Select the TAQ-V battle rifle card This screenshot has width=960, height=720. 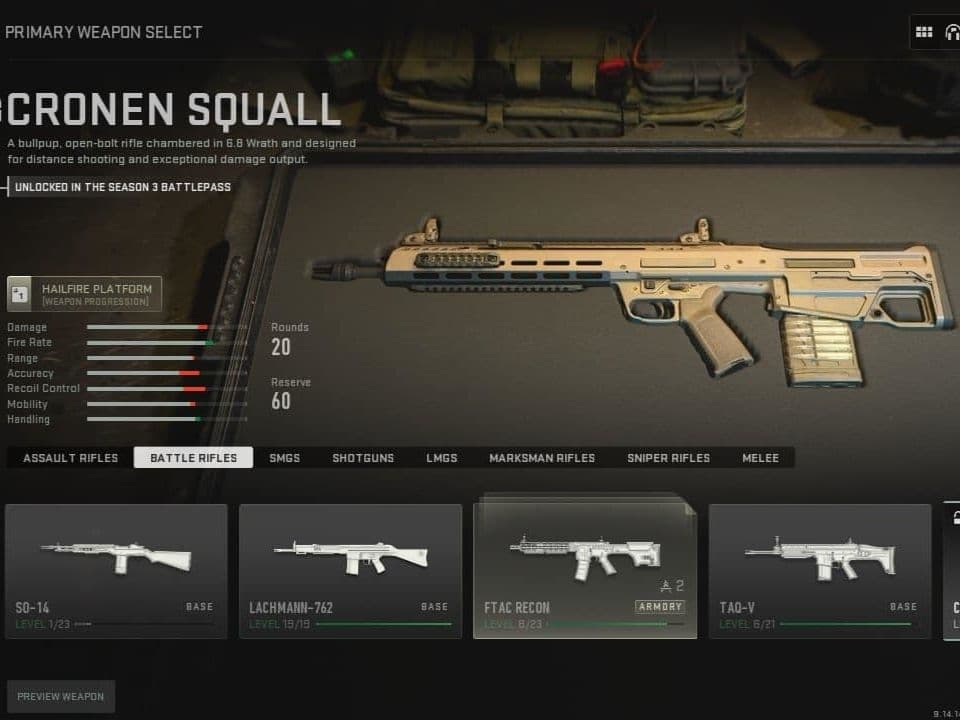820,571
